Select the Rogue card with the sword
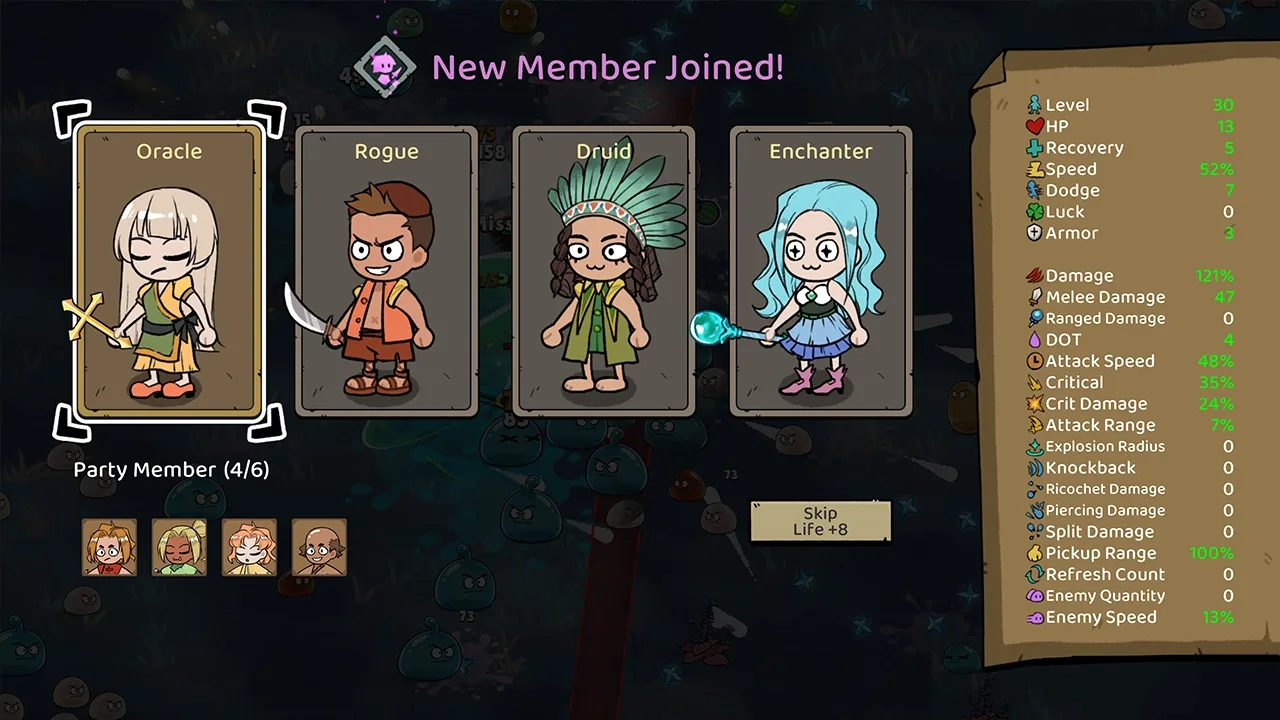 point(386,271)
